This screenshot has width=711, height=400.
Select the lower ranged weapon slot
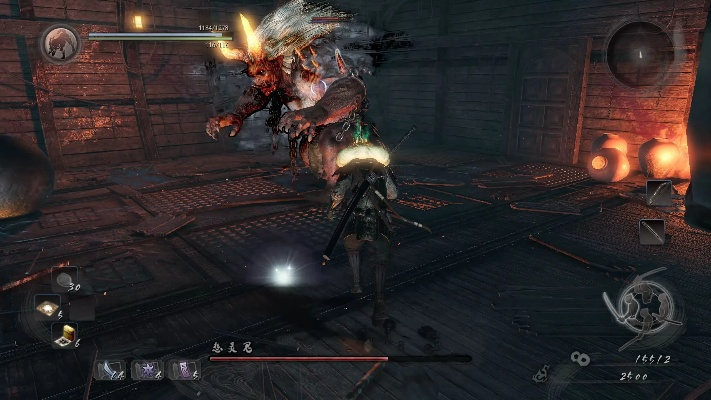click(654, 232)
